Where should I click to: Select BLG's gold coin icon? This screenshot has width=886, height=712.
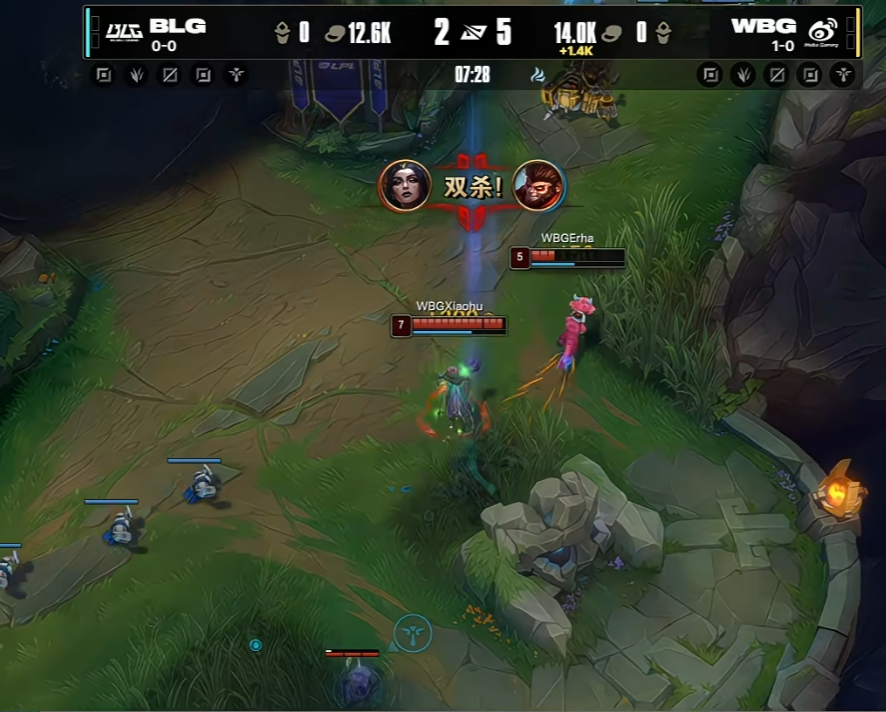[334, 33]
